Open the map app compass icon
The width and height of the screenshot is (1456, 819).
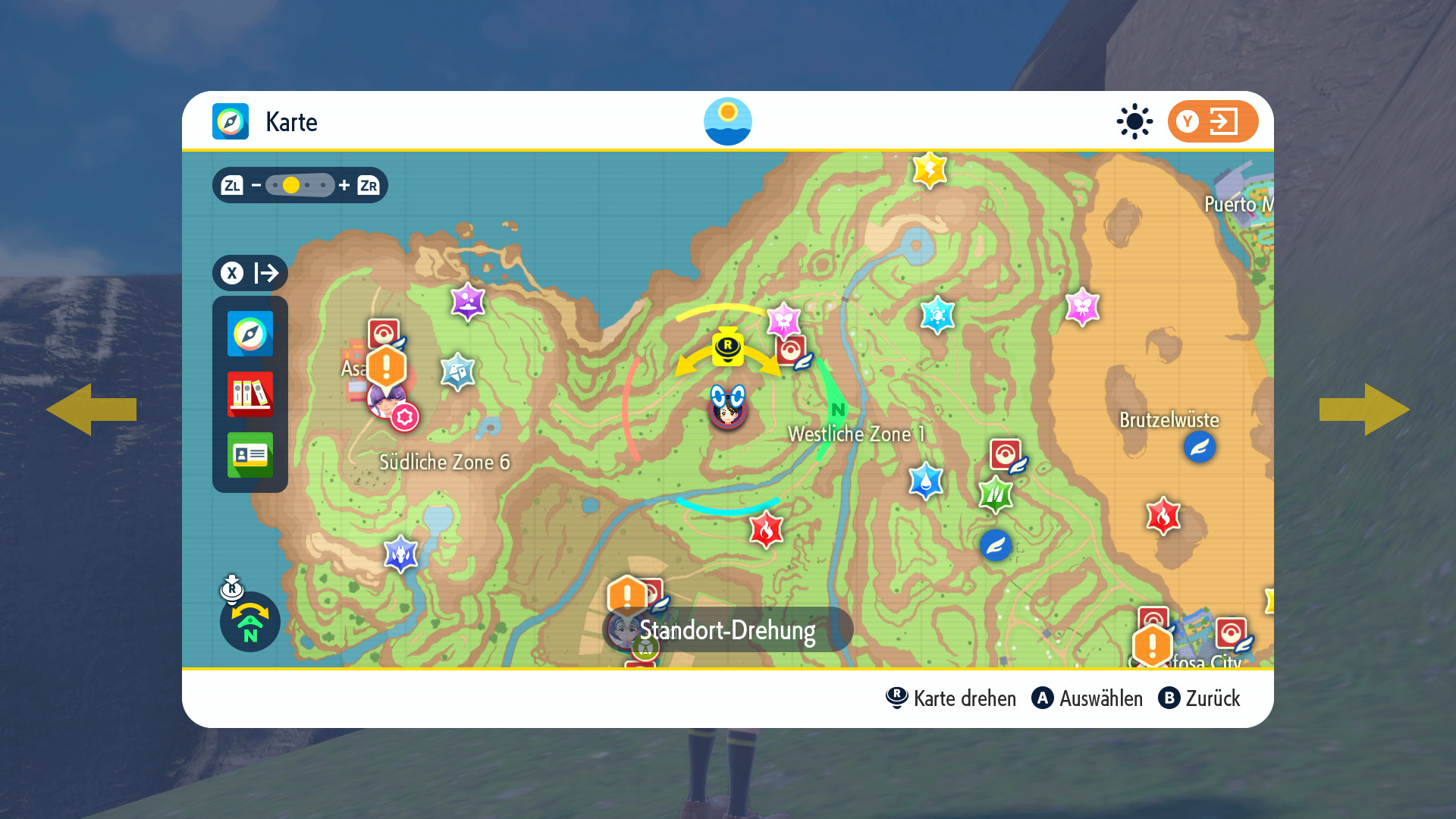[x=249, y=334]
